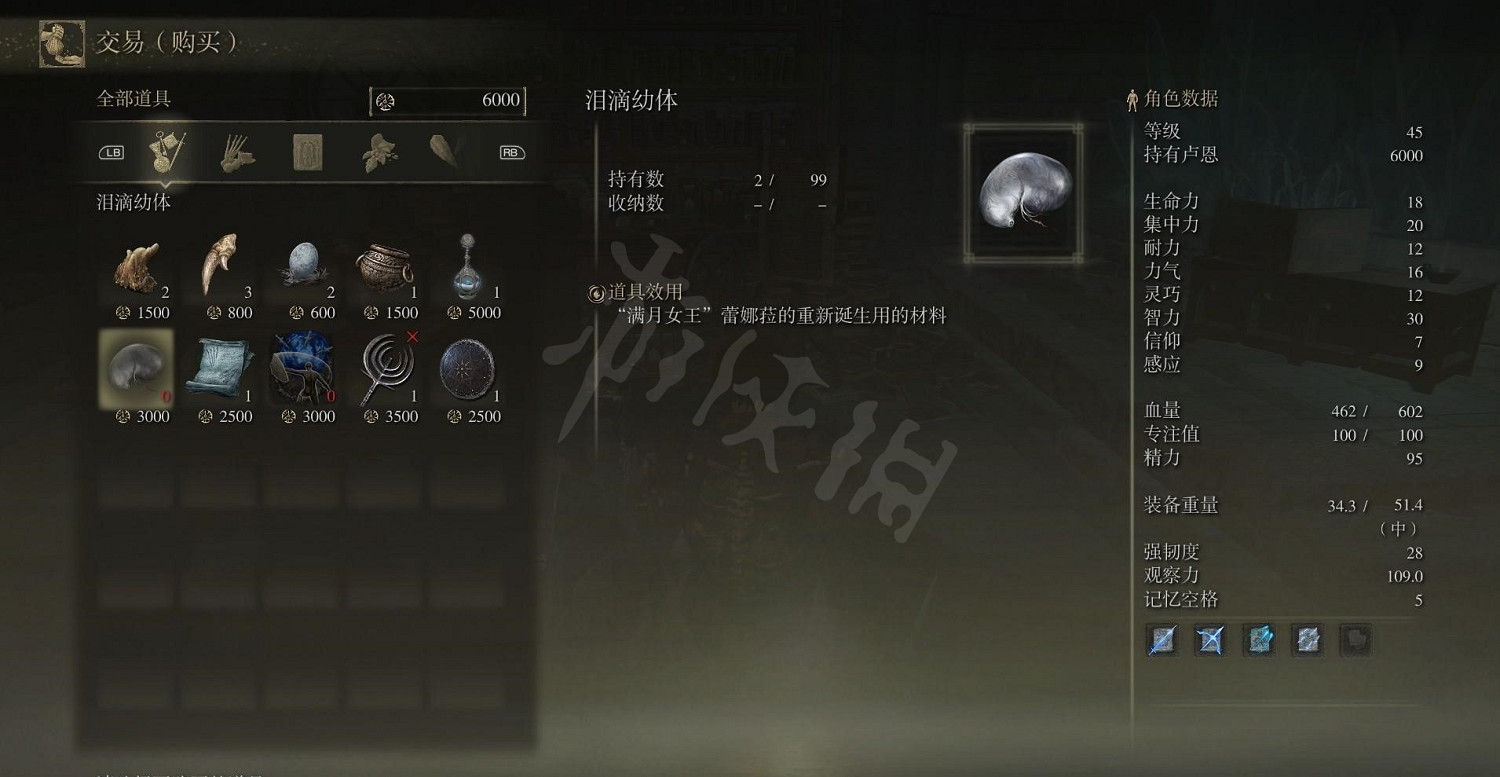Image resolution: width=1500 pixels, height=777 pixels.
Task: Select the blue bird egg item
Action: 304,263
